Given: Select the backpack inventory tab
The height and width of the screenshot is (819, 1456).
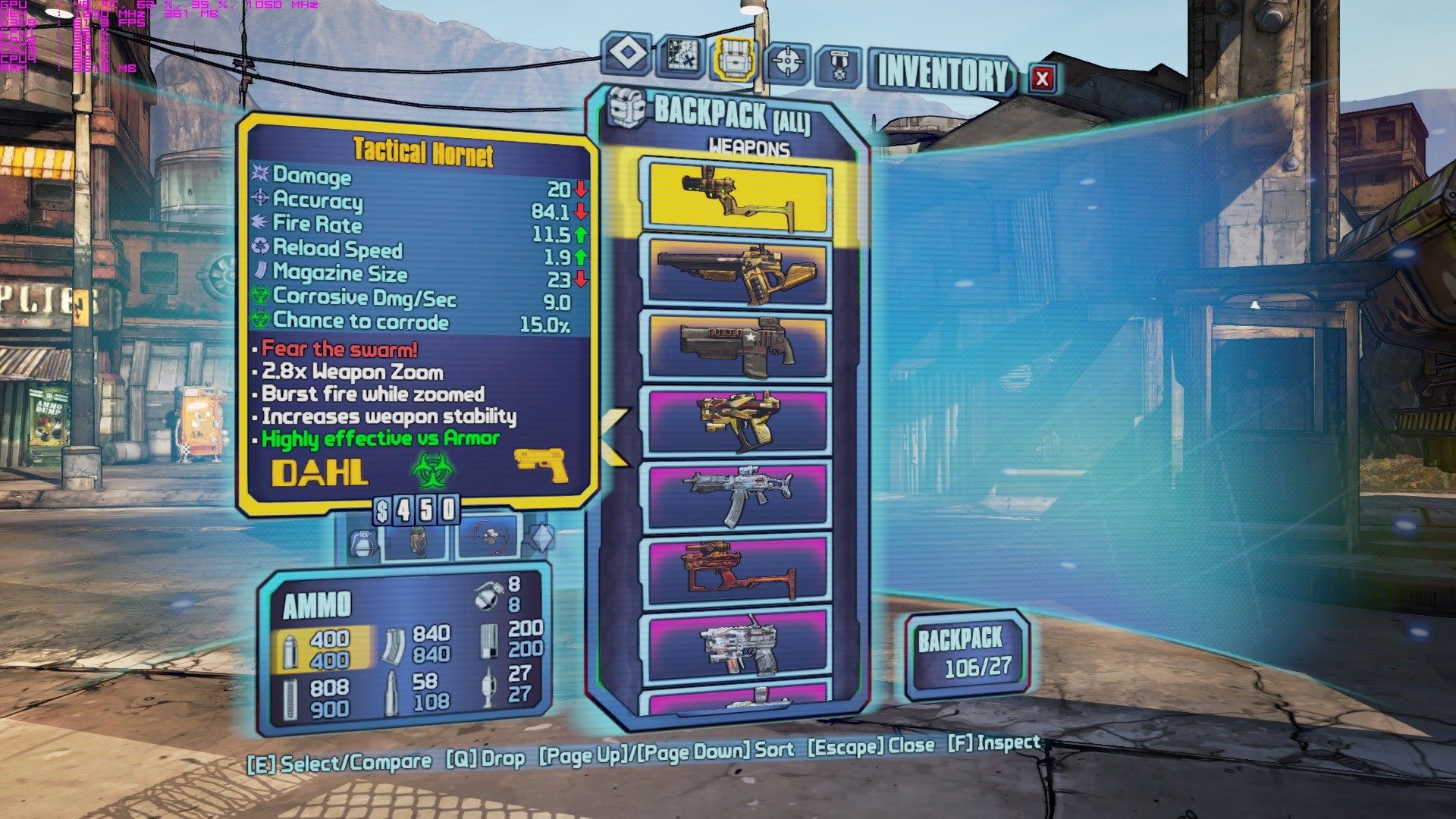Looking at the screenshot, I should click(x=734, y=58).
